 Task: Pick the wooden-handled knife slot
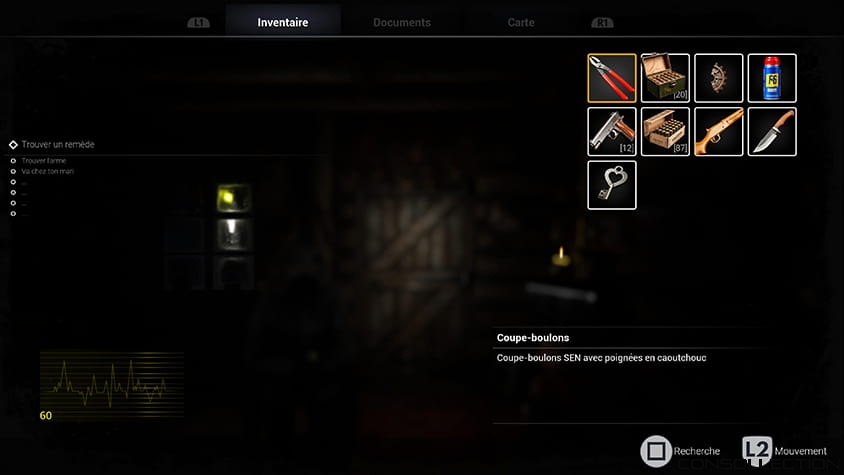tap(772, 132)
